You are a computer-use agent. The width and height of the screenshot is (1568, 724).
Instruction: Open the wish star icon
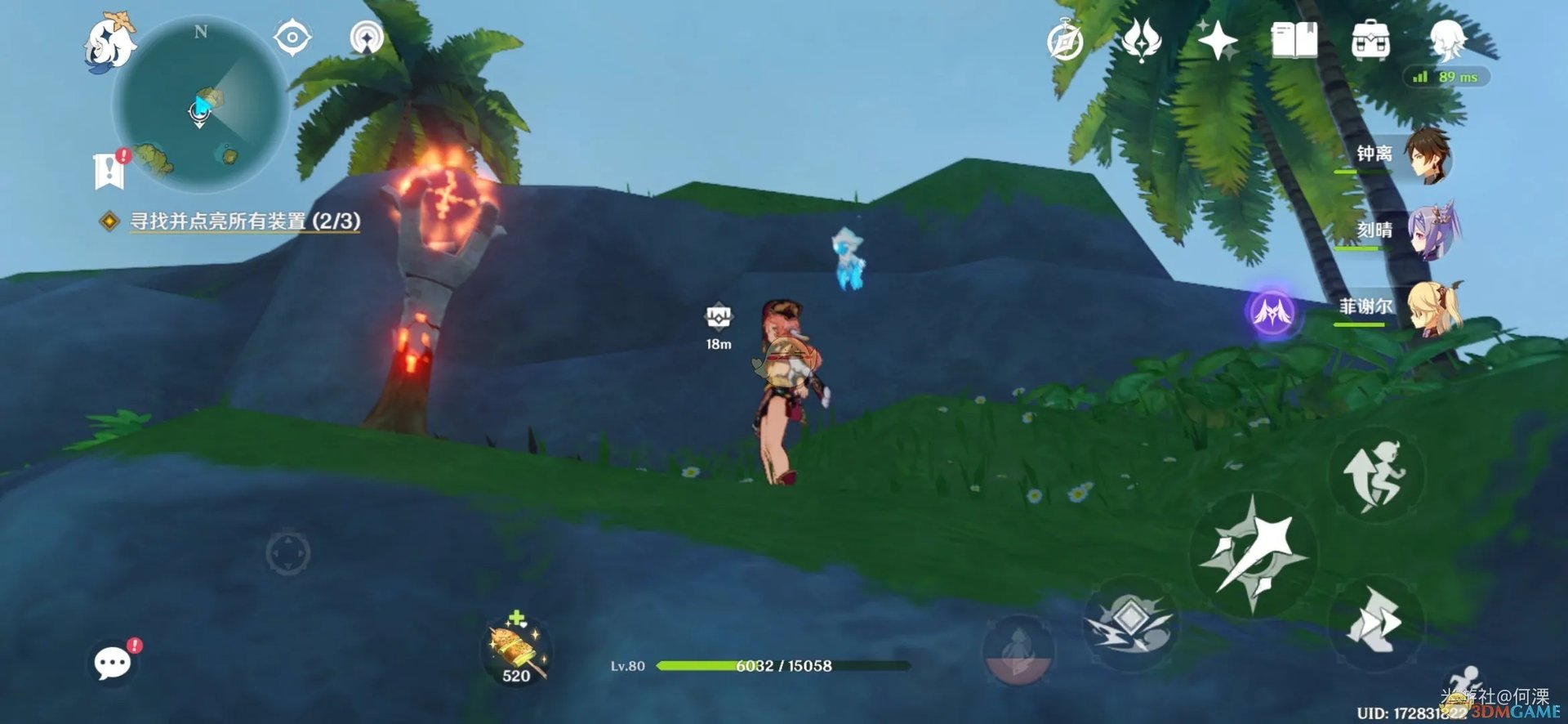coord(1217,41)
